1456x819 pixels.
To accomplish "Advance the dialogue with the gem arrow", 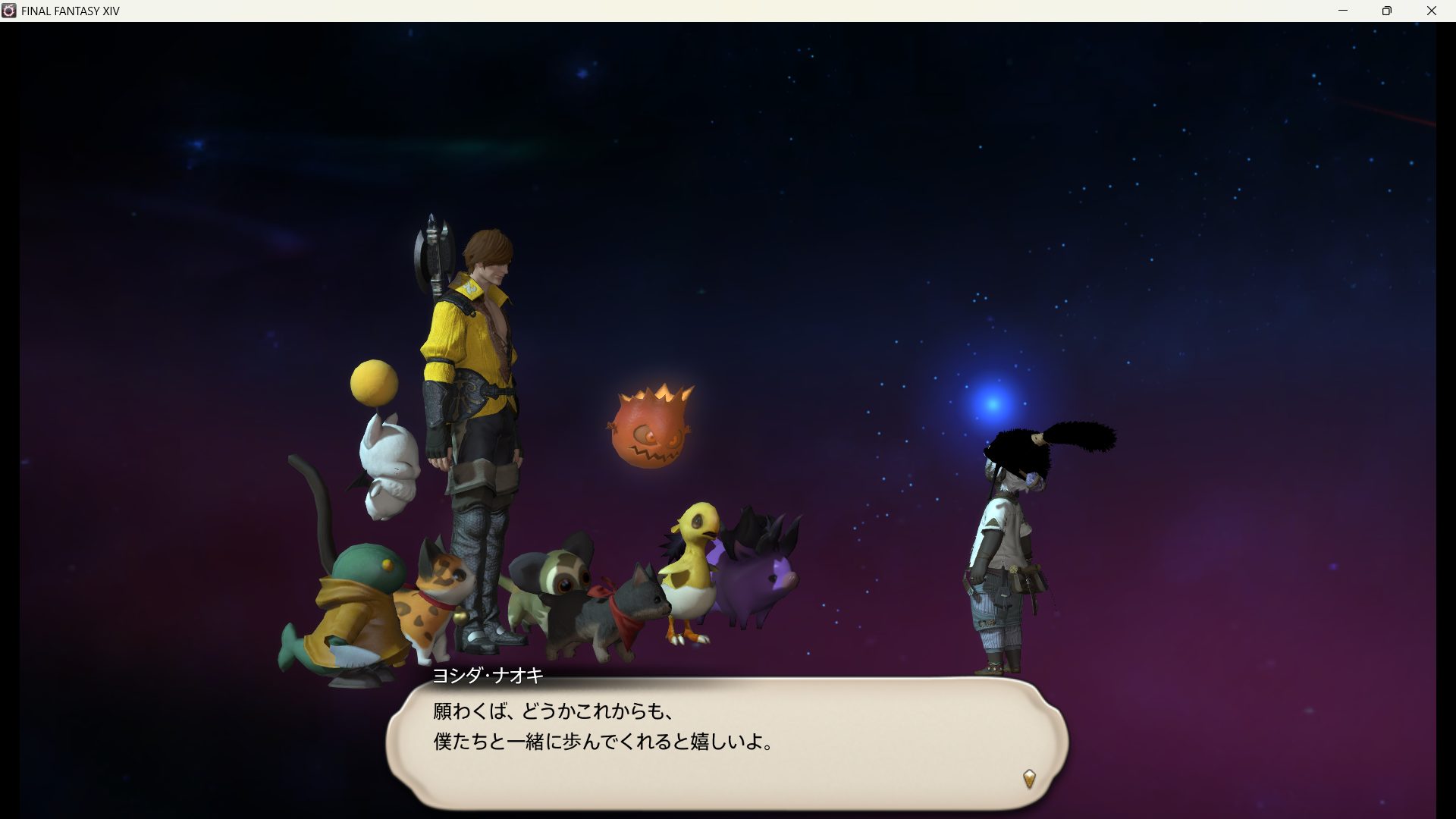I will (x=1029, y=779).
